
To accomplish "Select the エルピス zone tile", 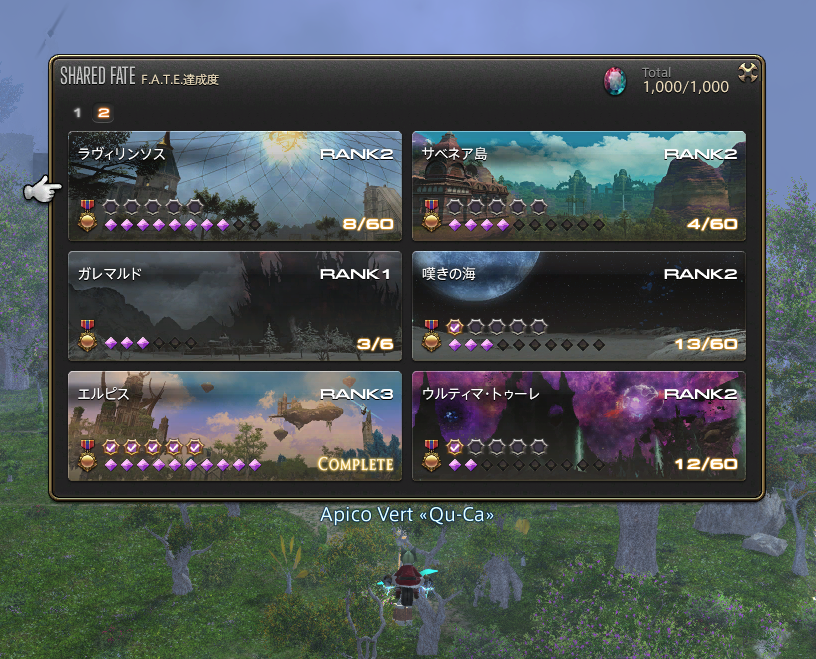I will click(235, 426).
